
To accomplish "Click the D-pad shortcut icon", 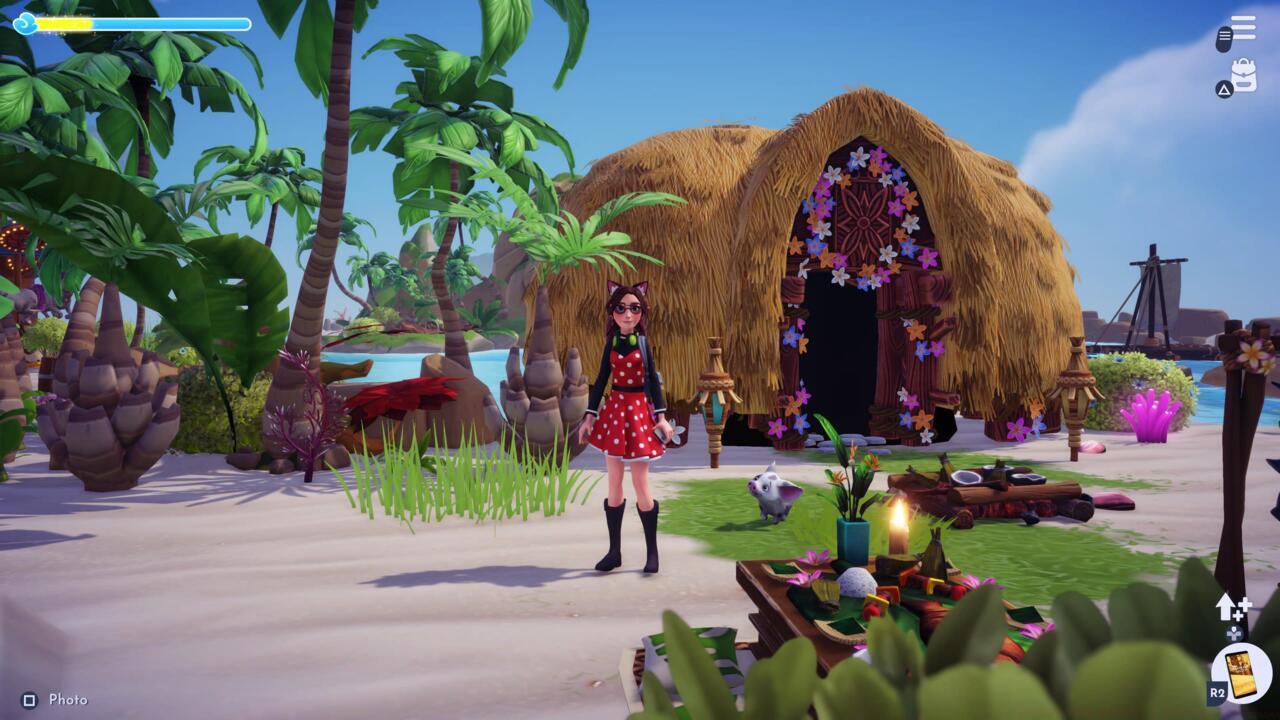I will (x=1233, y=633).
